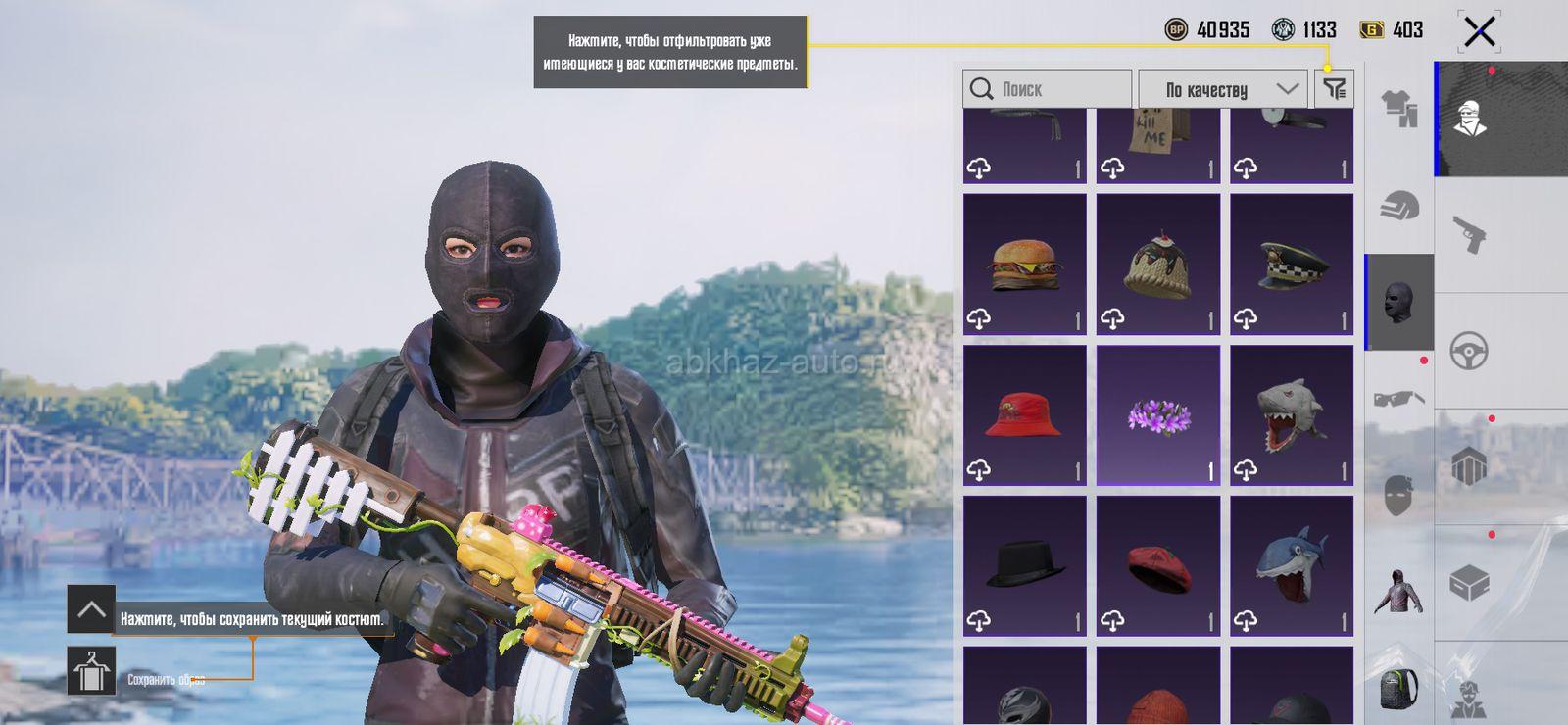This screenshot has width=1568, height=725.
Task: Select the purple flower wreath
Action: (x=1157, y=415)
